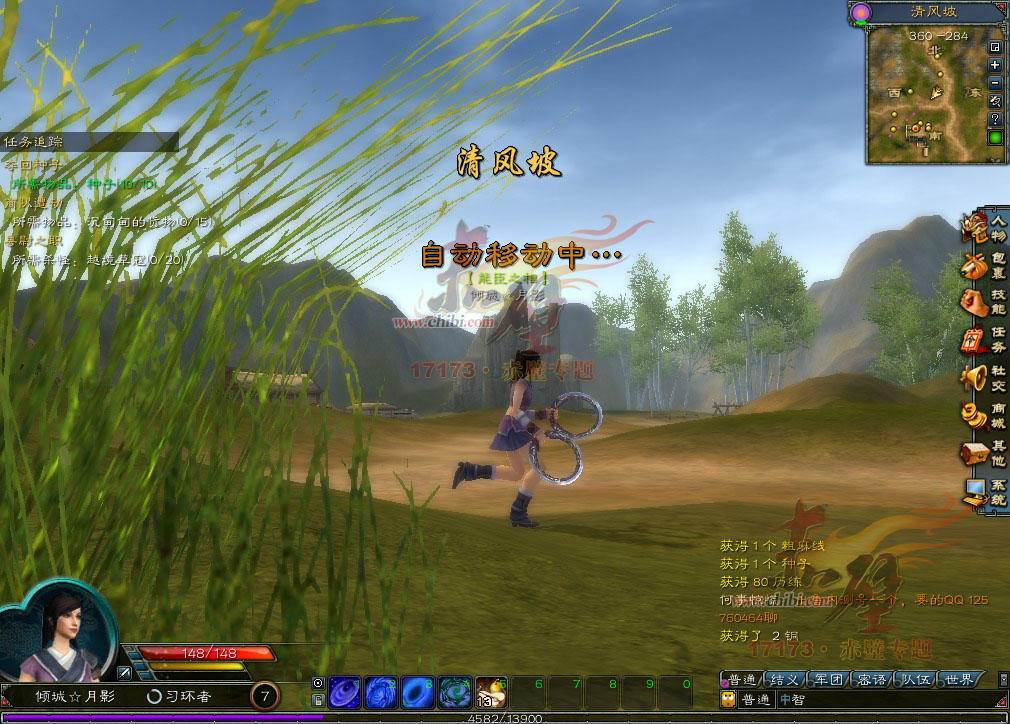Select the 密语 whisper chat tab

872,680
